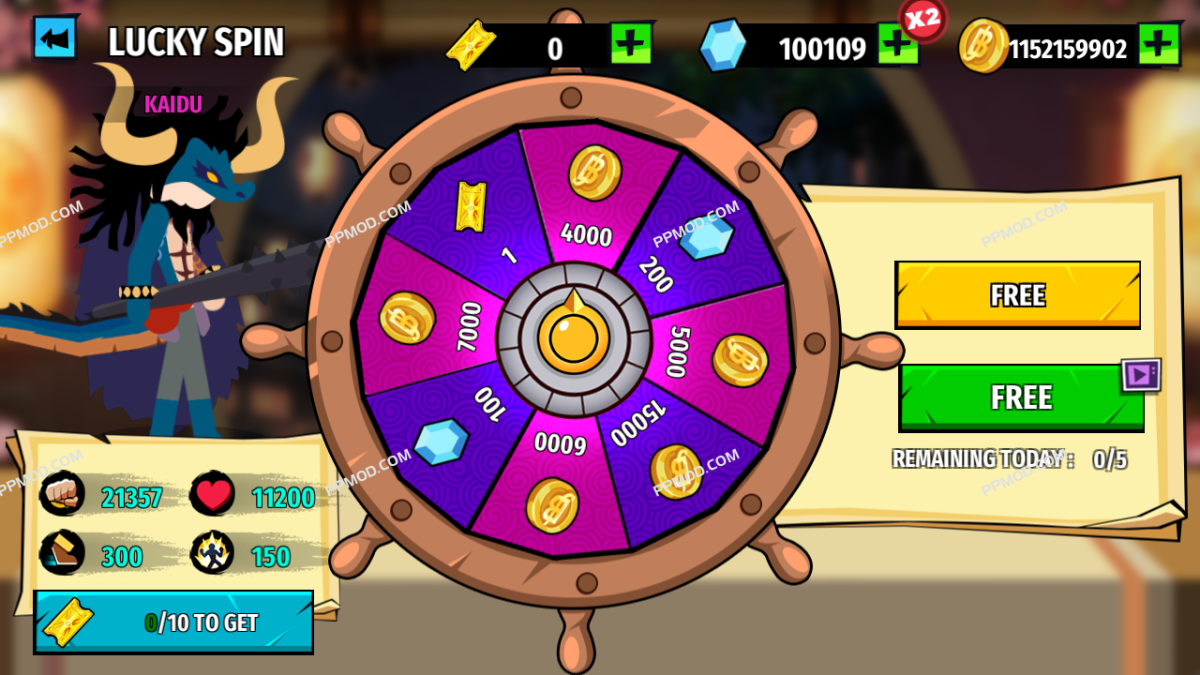Add more golden tickets with plus button
This screenshot has height=675, width=1200.
coord(631,45)
